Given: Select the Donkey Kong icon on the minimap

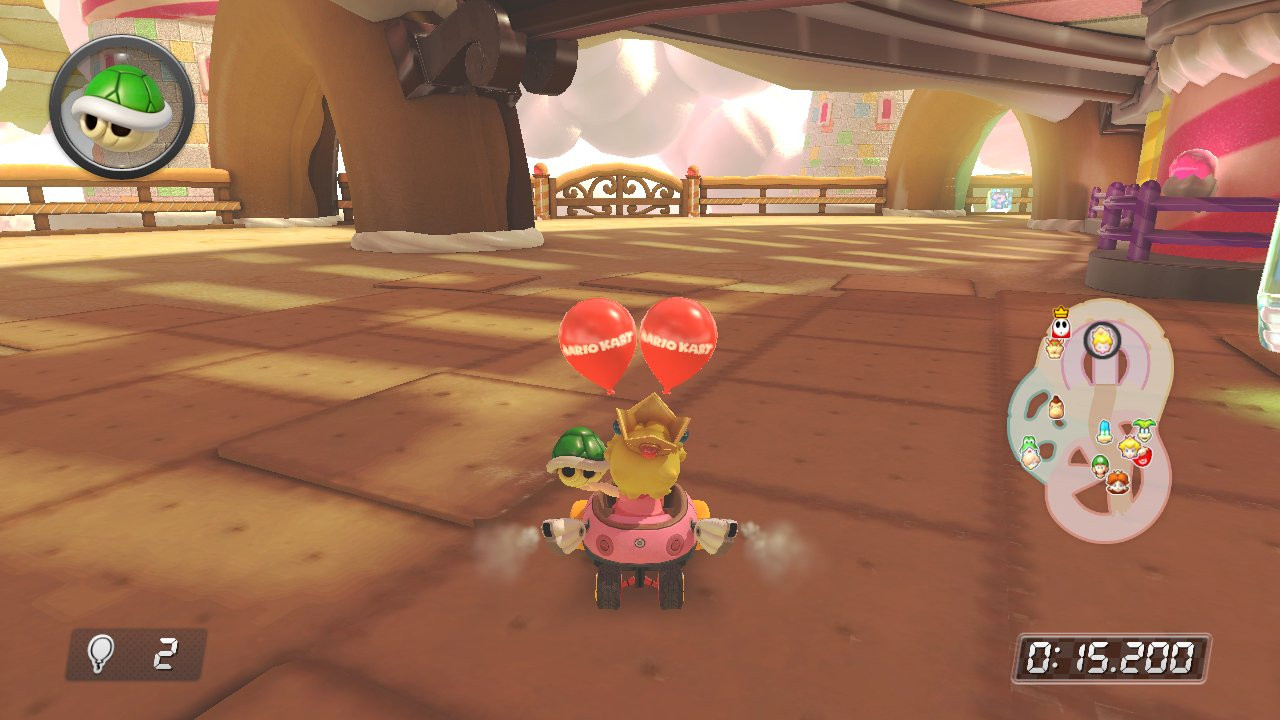Looking at the screenshot, I should pyautogui.click(x=1056, y=408).
